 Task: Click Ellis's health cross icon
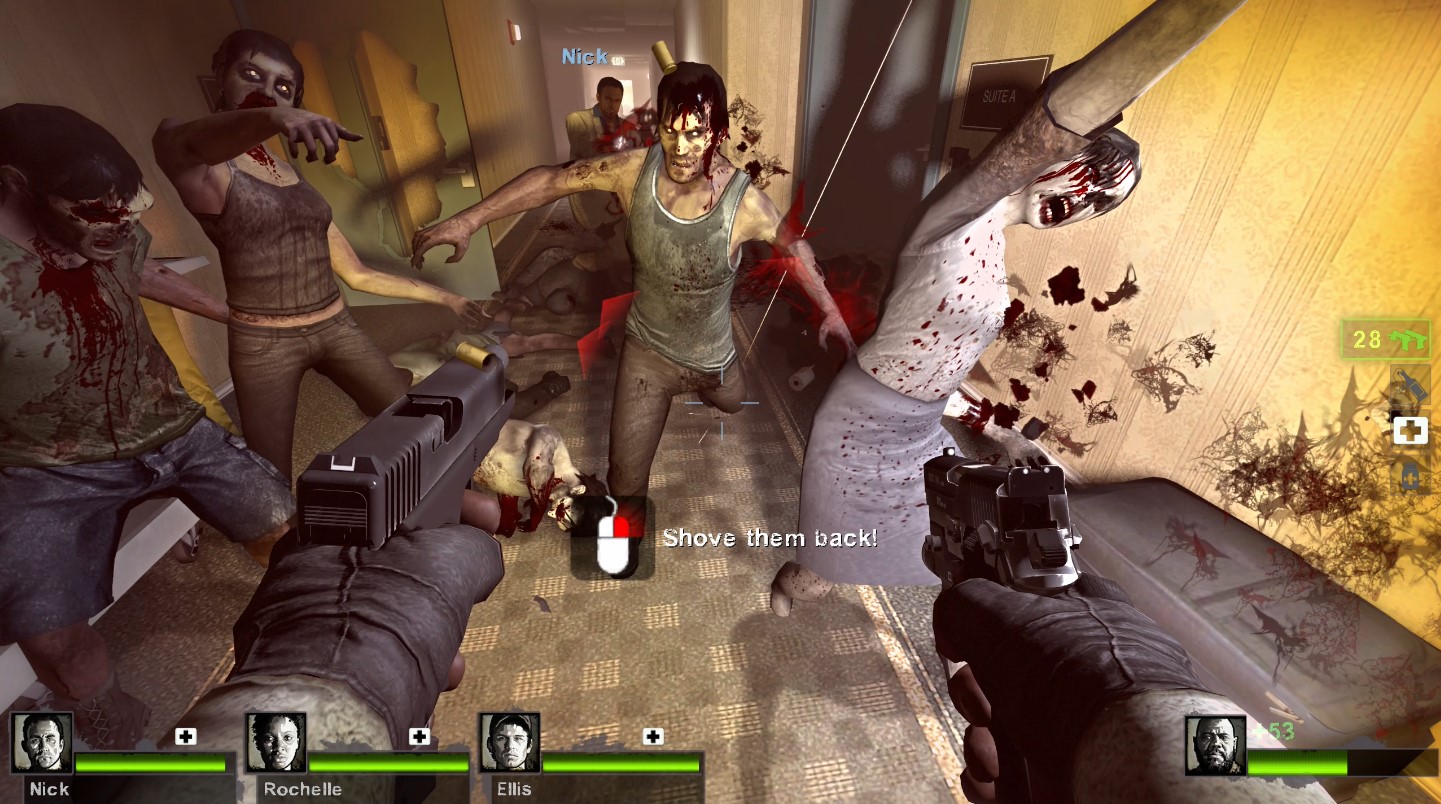click(x=655, y=735)
